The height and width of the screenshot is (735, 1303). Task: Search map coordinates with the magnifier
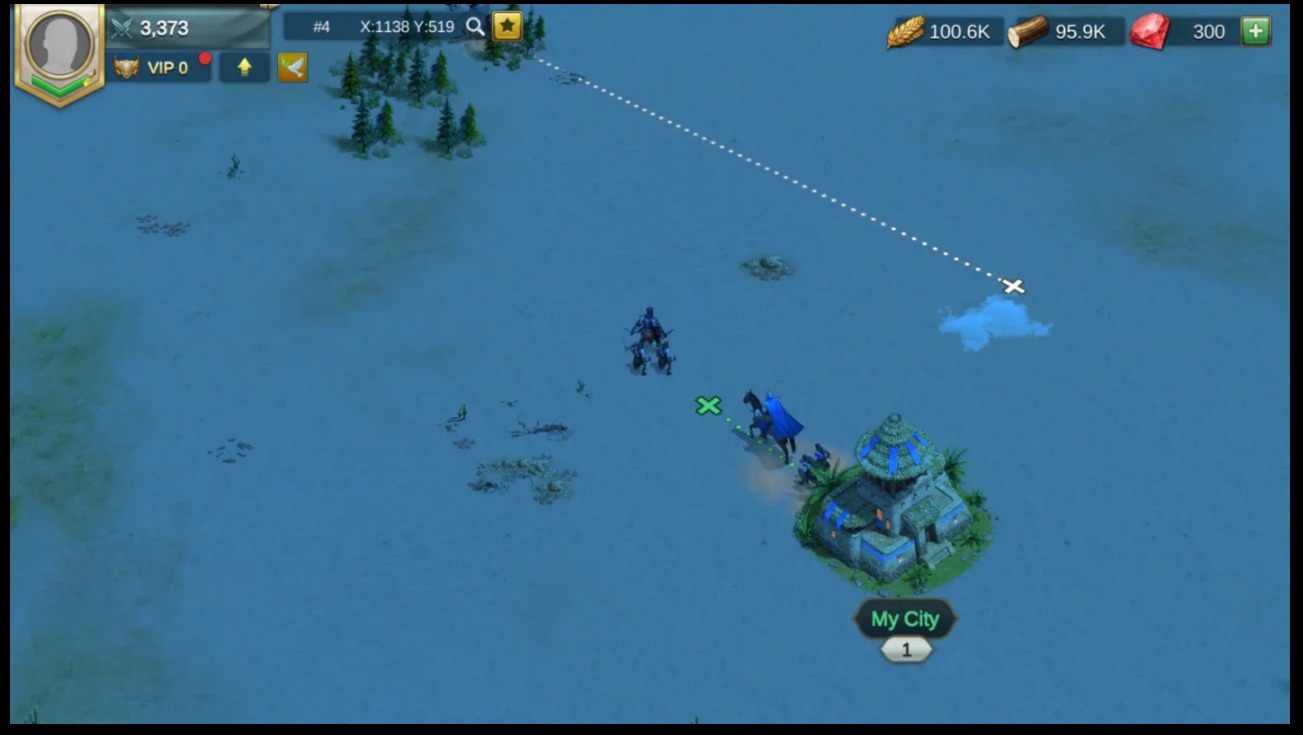point(475,27)
